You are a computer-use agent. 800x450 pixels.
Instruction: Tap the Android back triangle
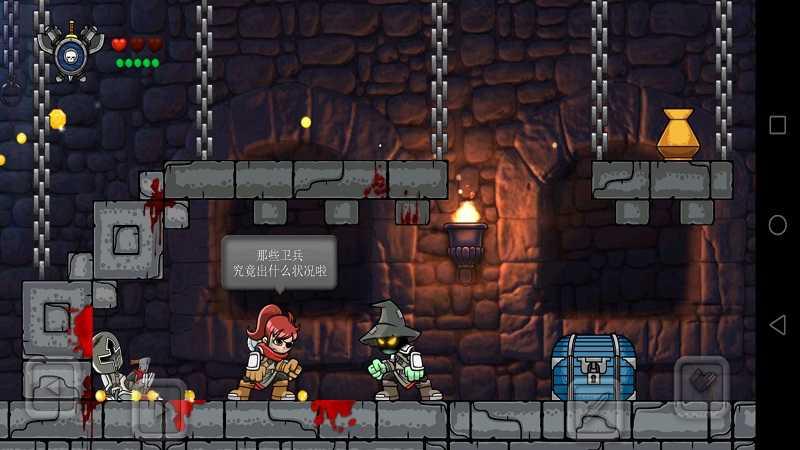click(x=777, y=325)
